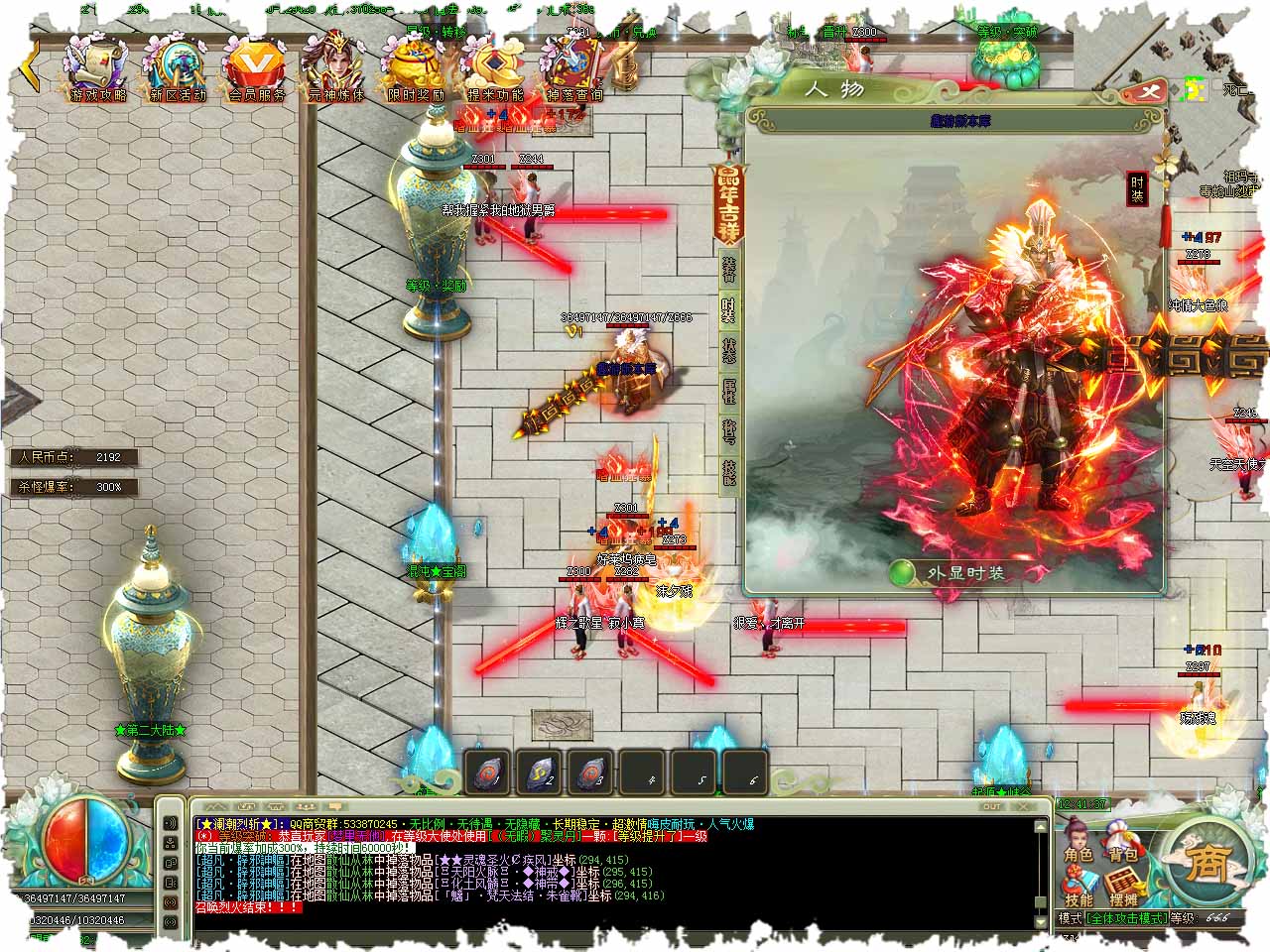Open the 摆摊 stall button
Screen dimensions: 1270x952
[1123, 889]
